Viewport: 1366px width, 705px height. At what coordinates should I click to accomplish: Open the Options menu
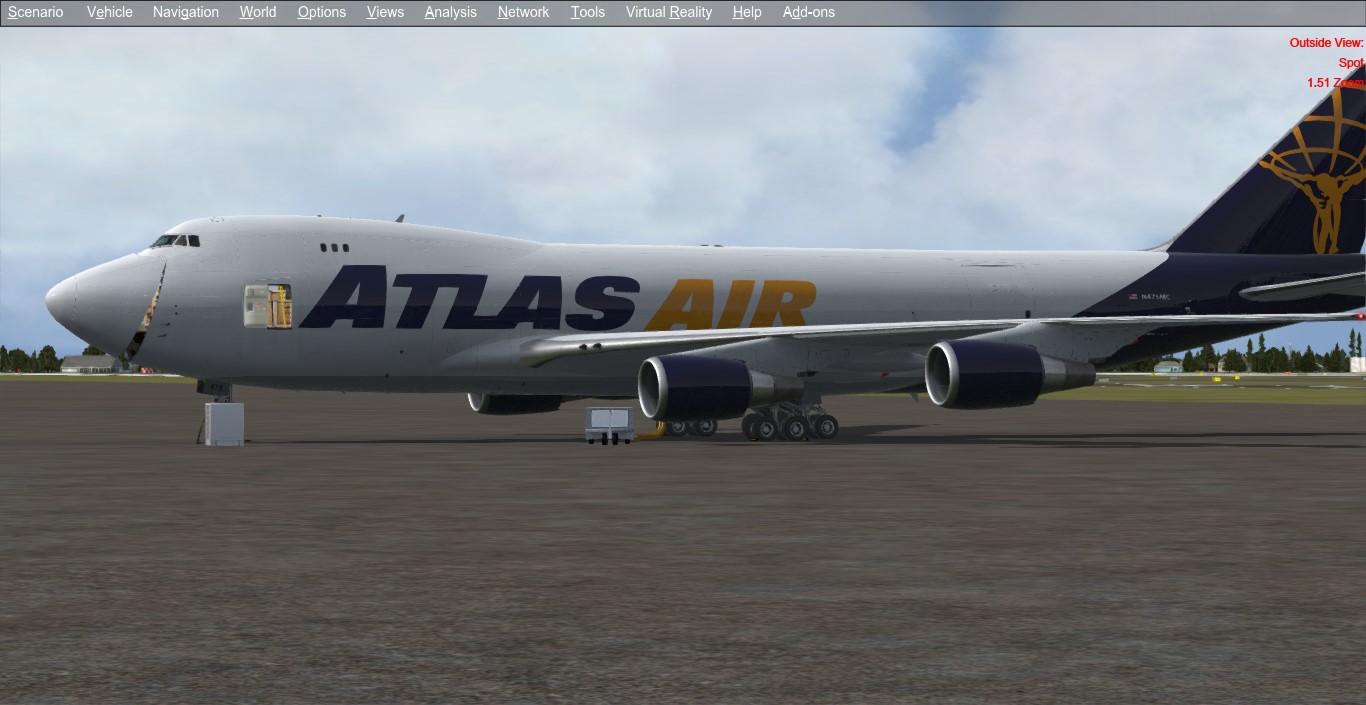(x=322, y=12)
